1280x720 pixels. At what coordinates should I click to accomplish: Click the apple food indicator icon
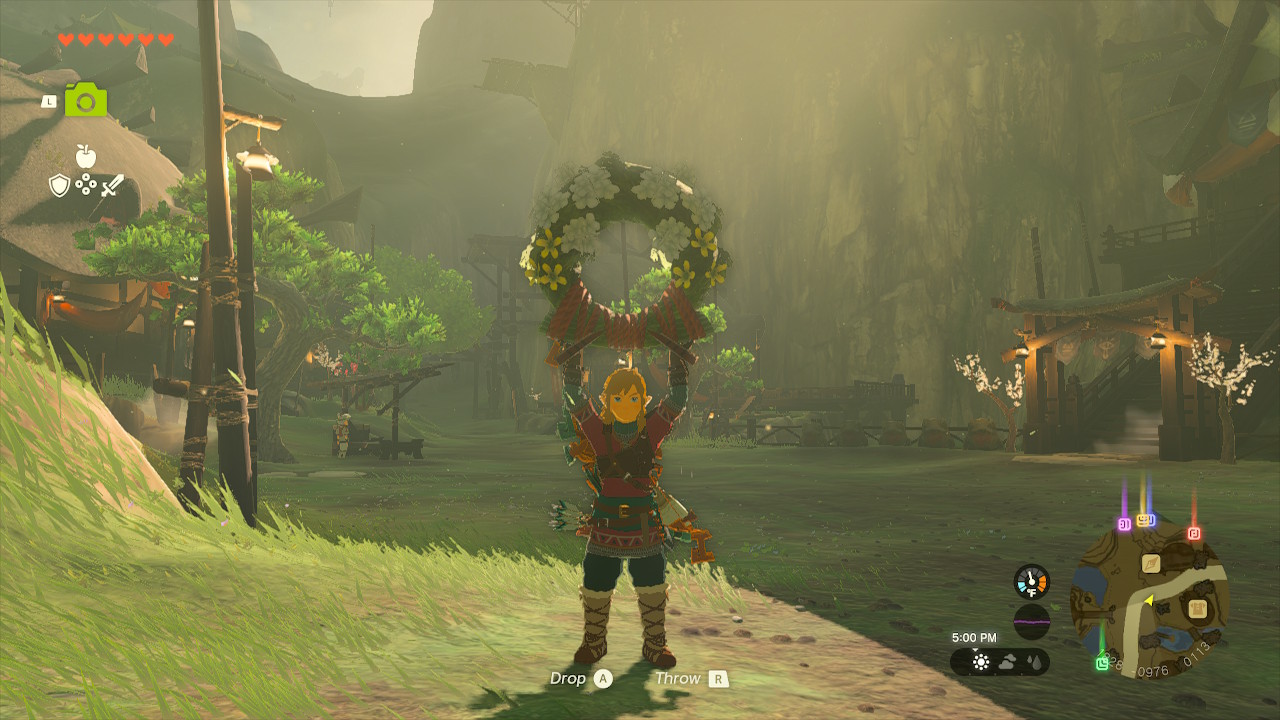[85, 156]
